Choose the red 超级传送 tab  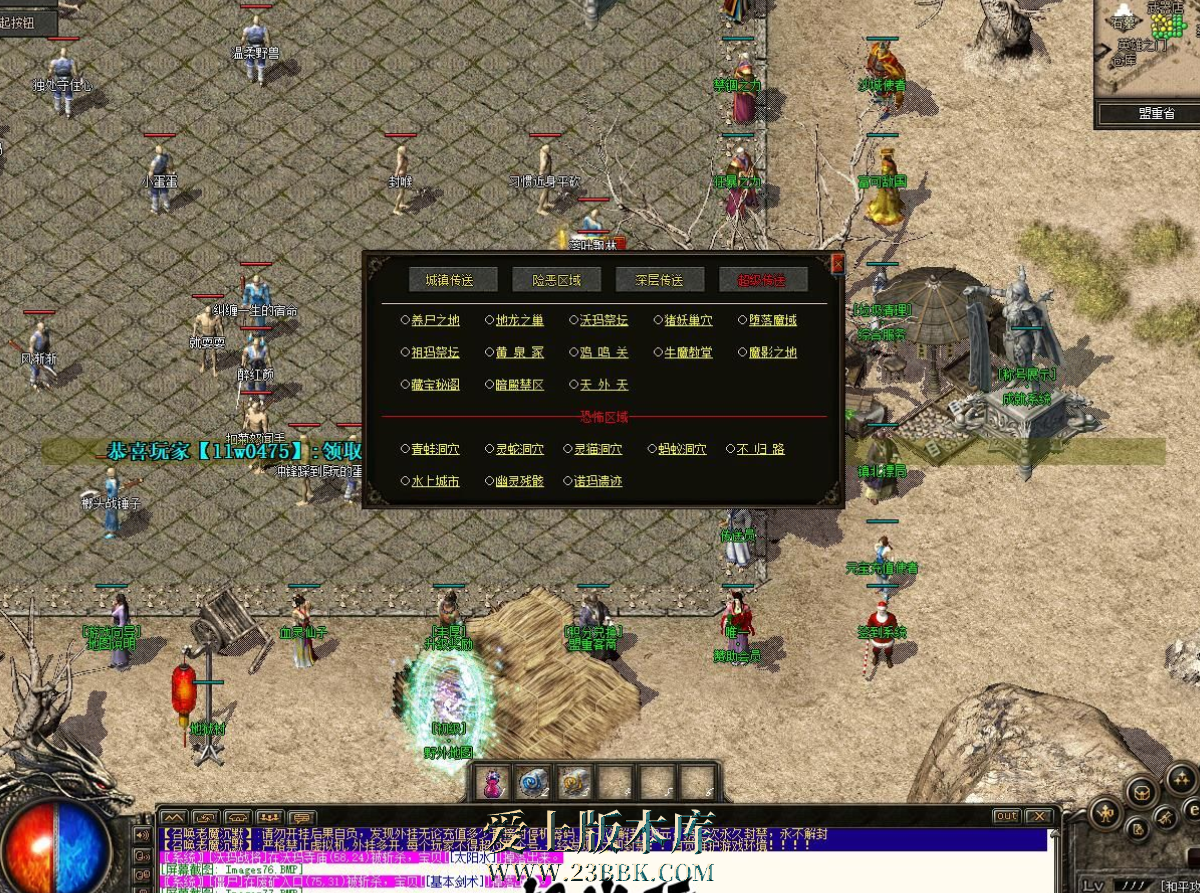762,280
